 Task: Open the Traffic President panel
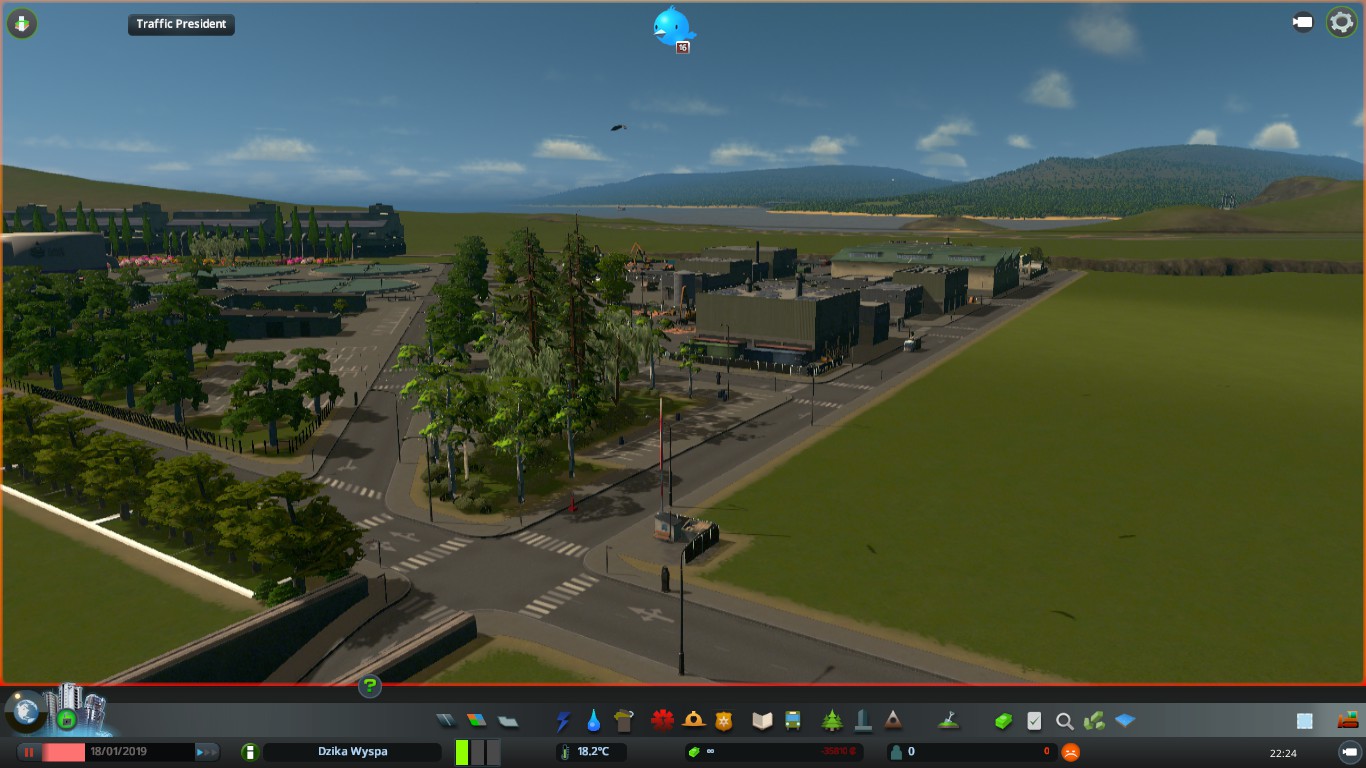pos(181,24)
